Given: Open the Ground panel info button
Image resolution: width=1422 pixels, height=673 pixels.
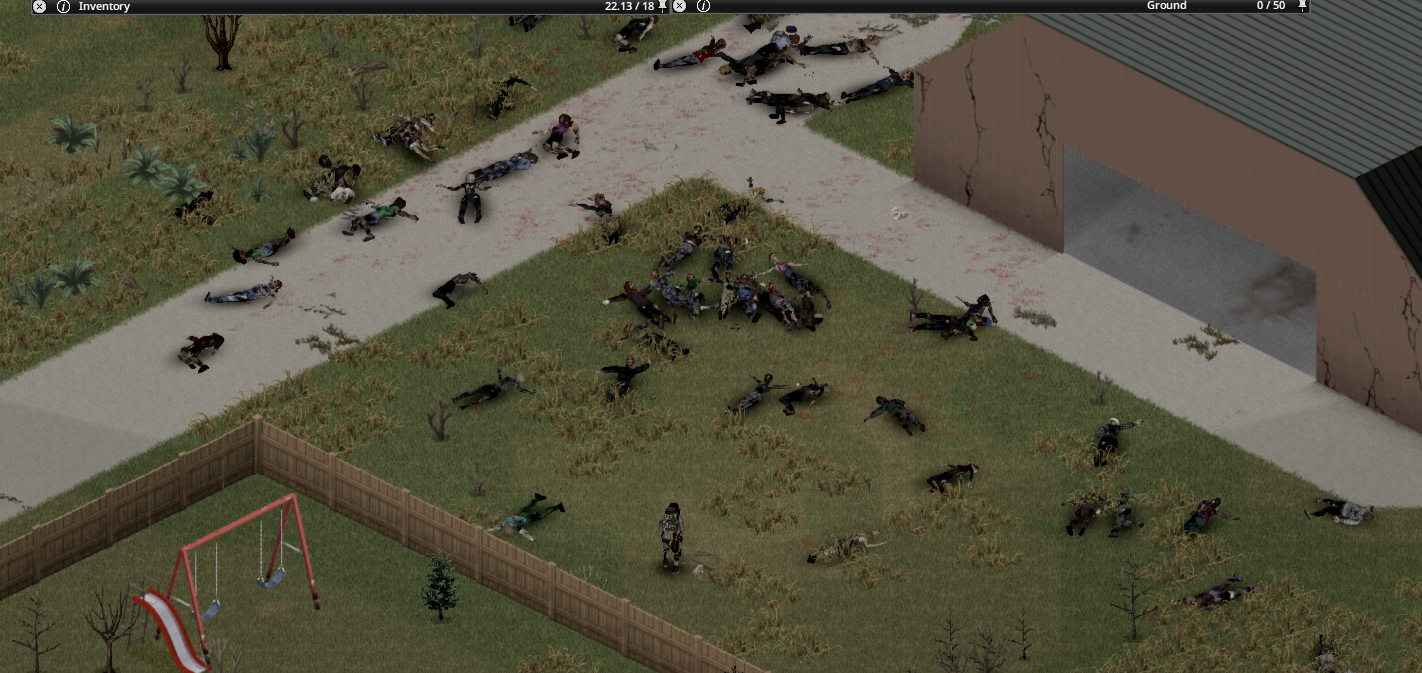Looking at the screenshot, I should pos(703,6).
